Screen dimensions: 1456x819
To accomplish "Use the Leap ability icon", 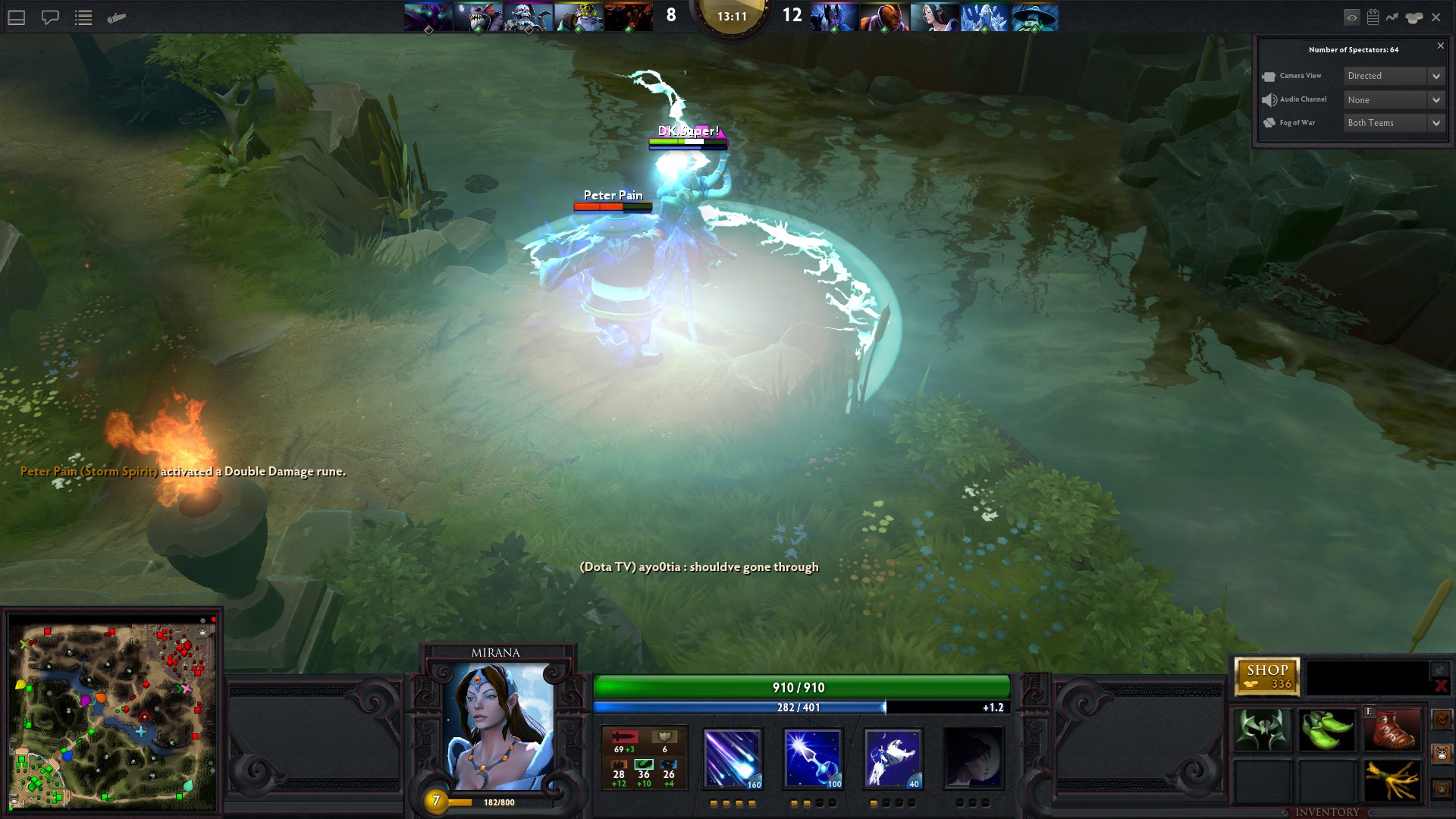I will tap(893, 758).
